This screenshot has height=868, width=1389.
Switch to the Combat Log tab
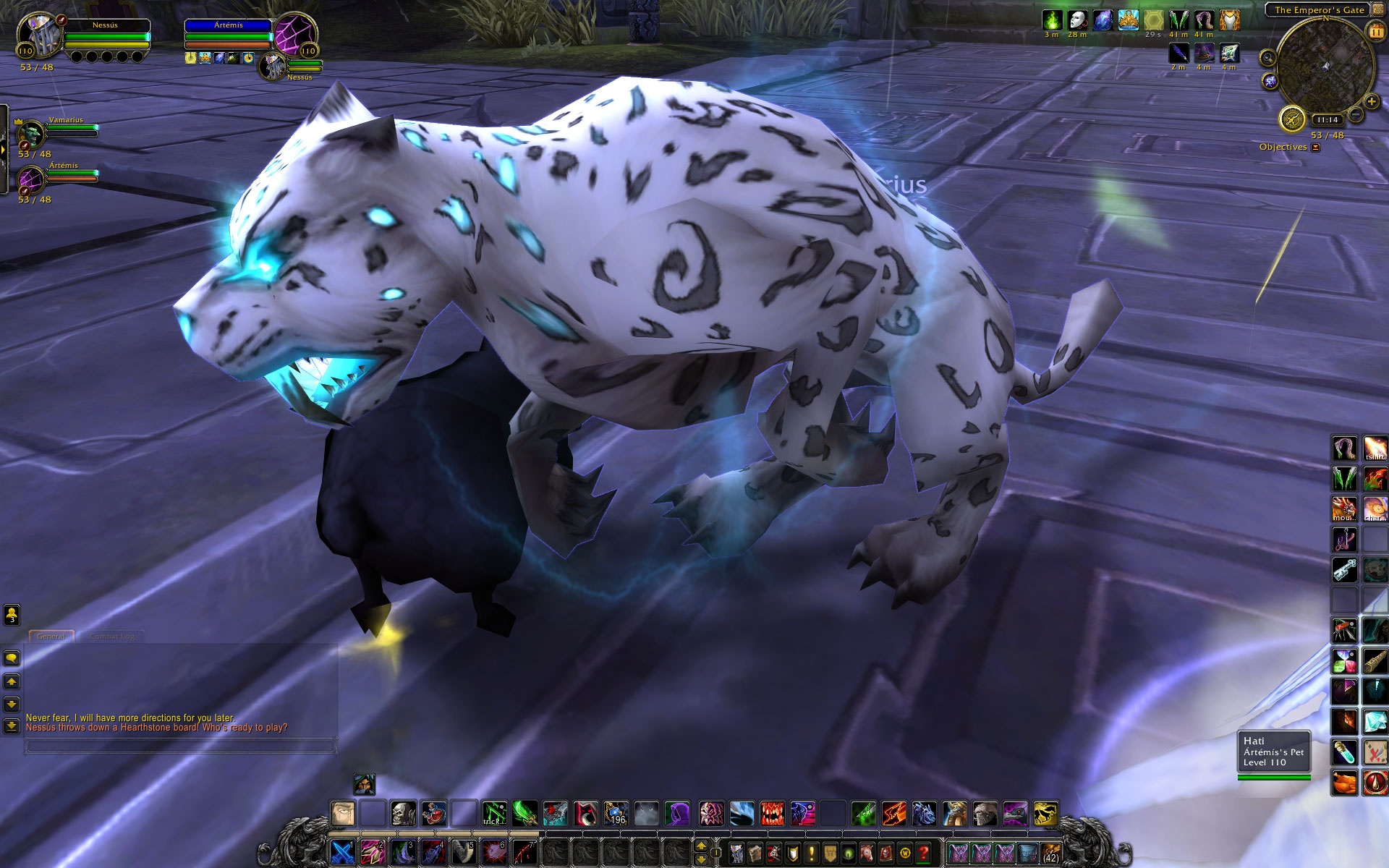coord(112,637)
